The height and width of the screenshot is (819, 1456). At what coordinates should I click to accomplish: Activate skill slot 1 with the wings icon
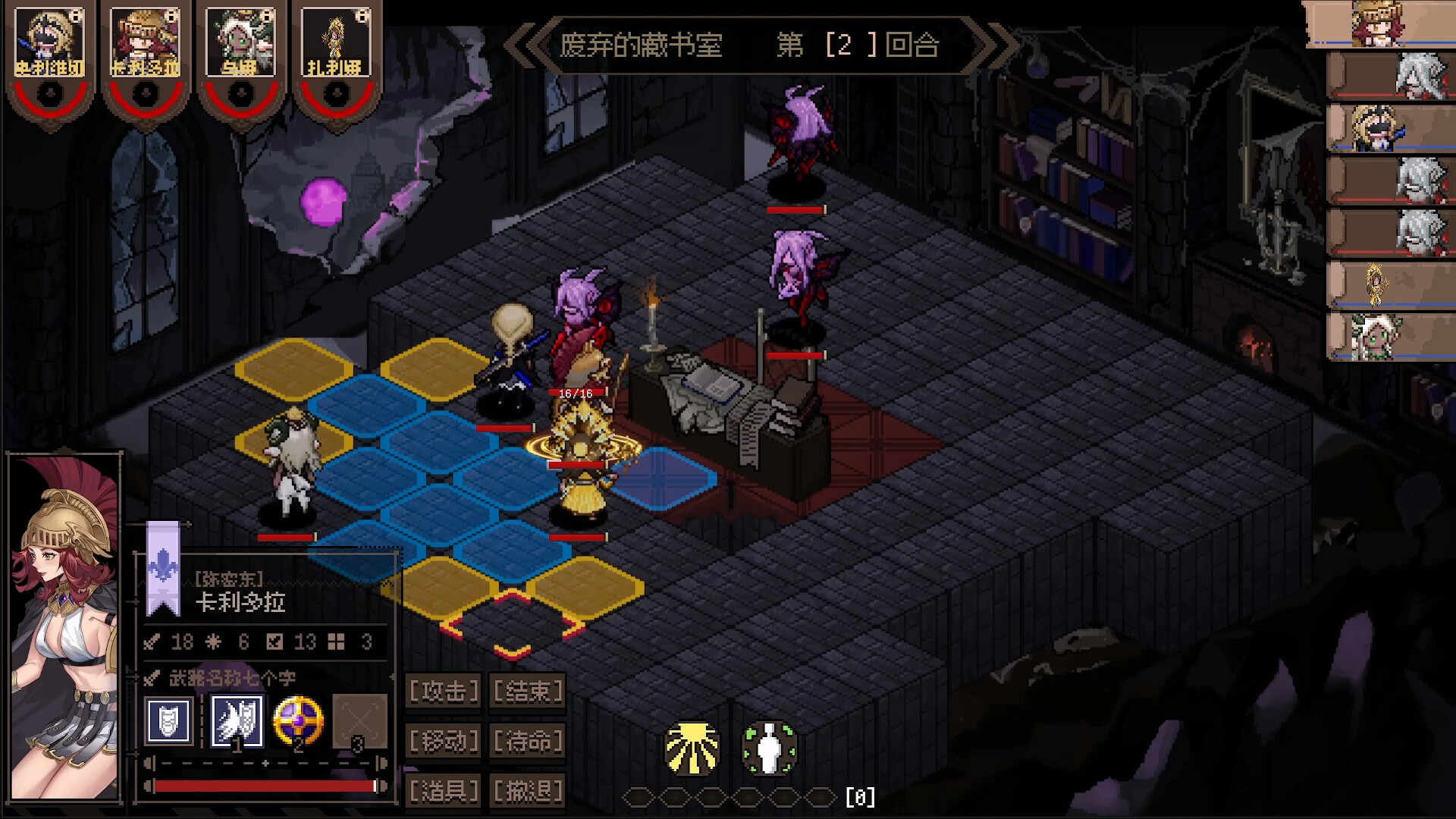(236, 720)
